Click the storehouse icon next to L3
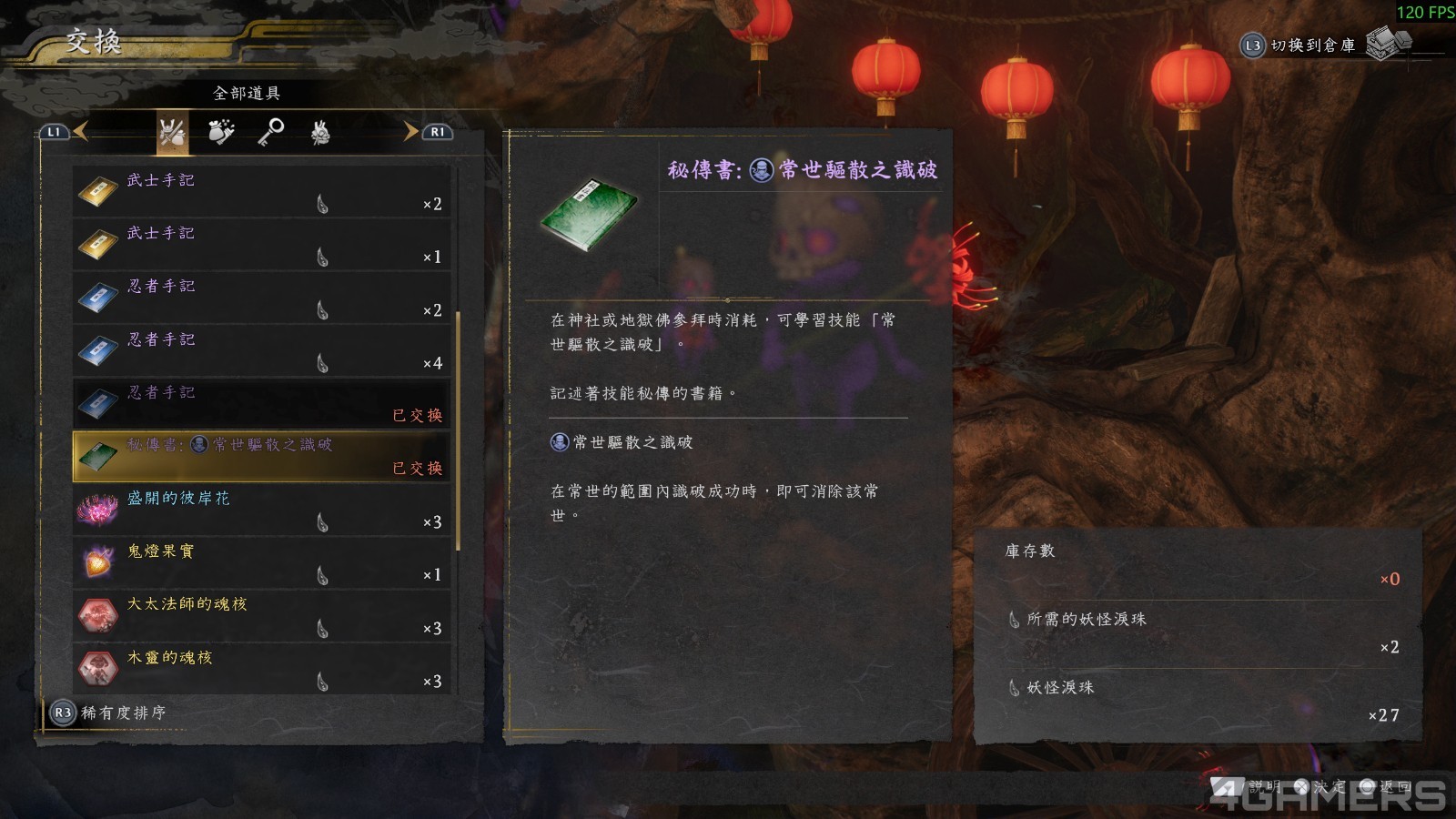Screen dimensions: 1456x819 pyautogui.click(x=1385, y=45)
